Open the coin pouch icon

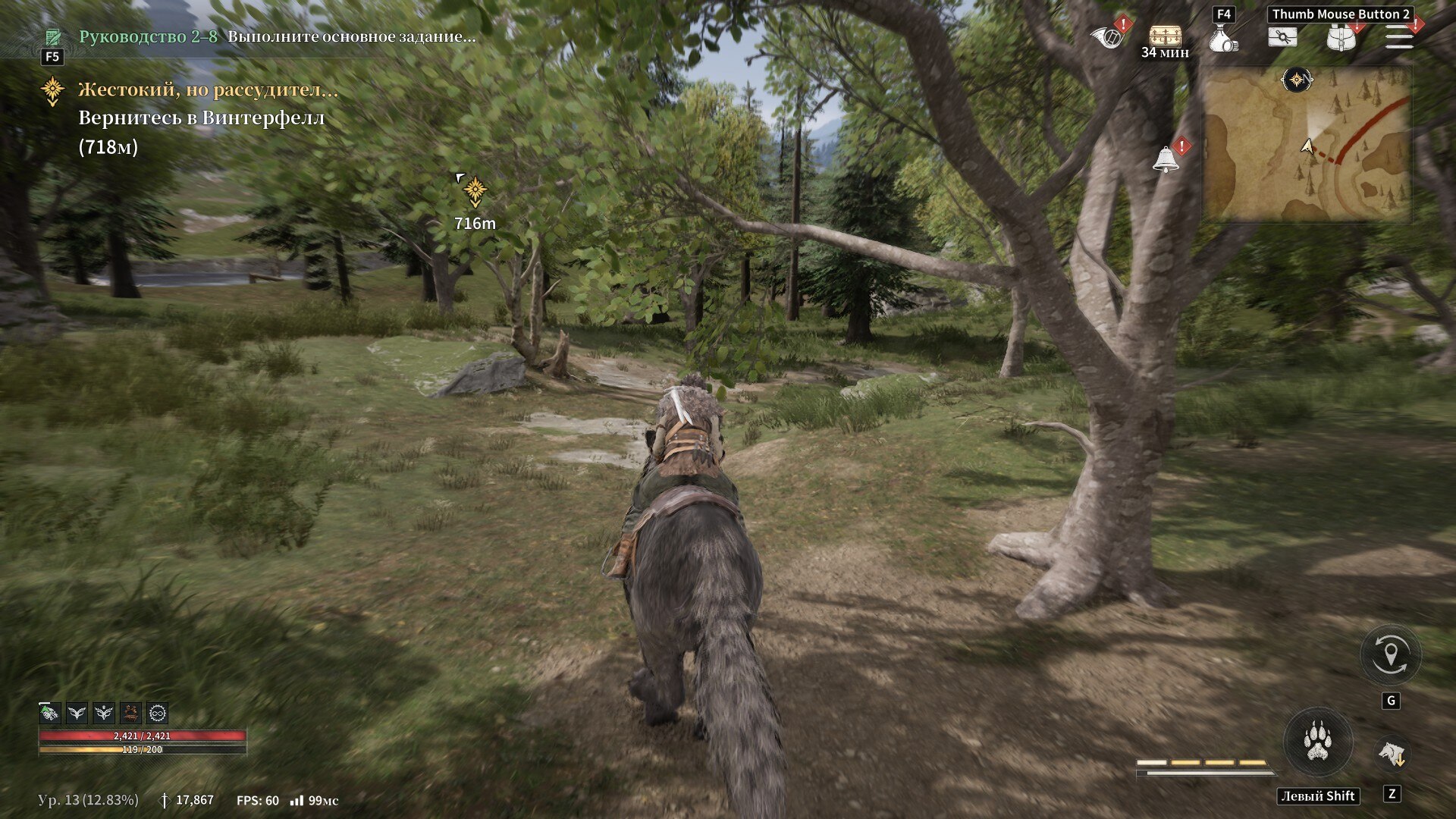1222,38
